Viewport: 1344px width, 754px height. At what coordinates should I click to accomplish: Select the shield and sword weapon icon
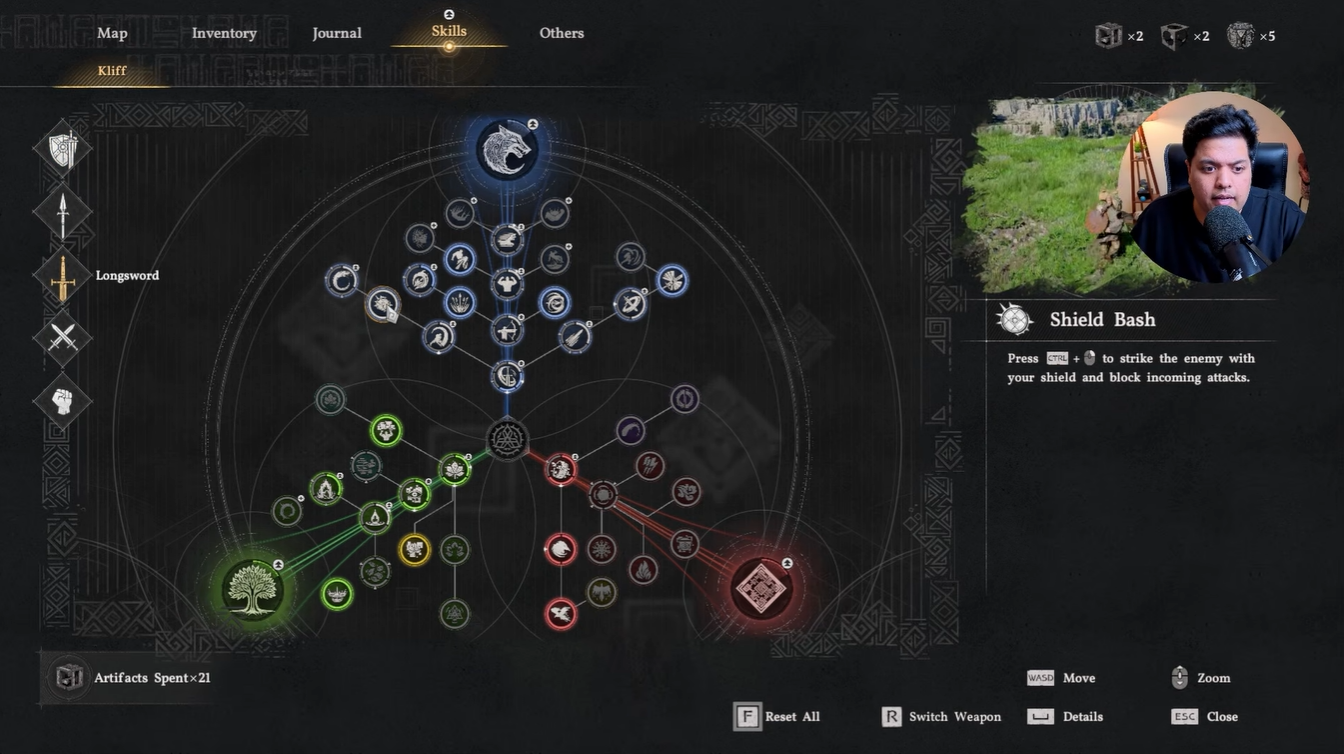click(x=62, y=148)
